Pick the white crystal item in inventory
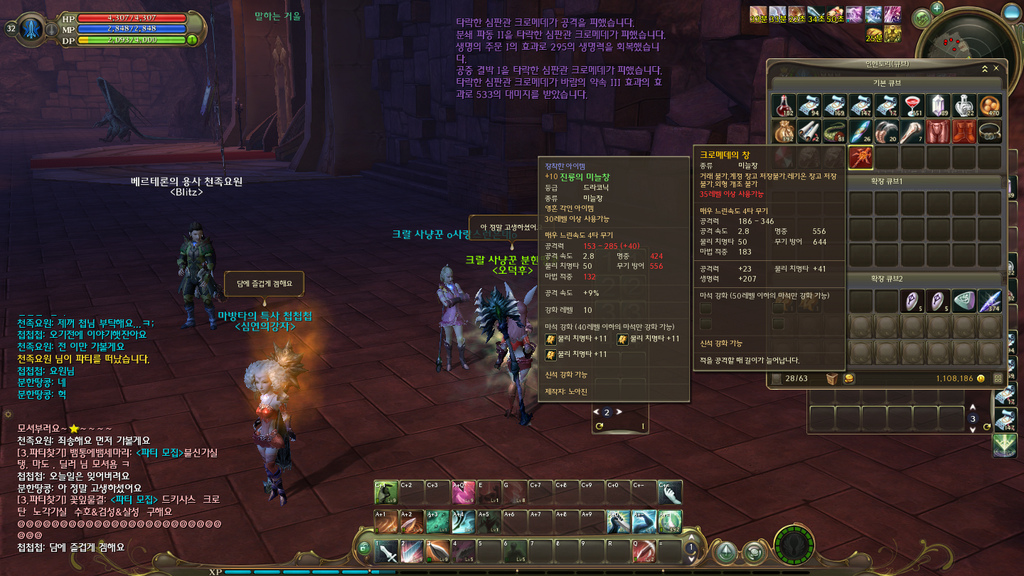Viewport: 1024px width, 576px height. tap(938, 106)
